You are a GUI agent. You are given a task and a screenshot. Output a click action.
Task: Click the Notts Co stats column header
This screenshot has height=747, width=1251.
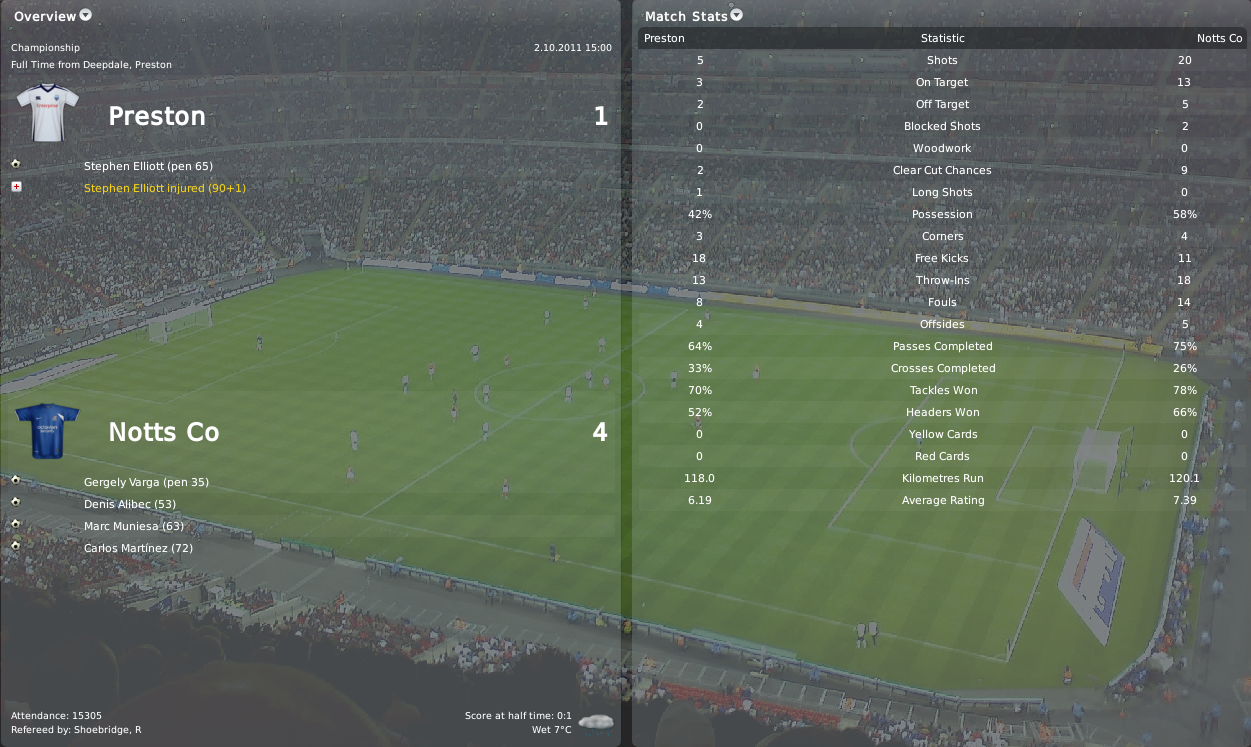point(1219,38)
